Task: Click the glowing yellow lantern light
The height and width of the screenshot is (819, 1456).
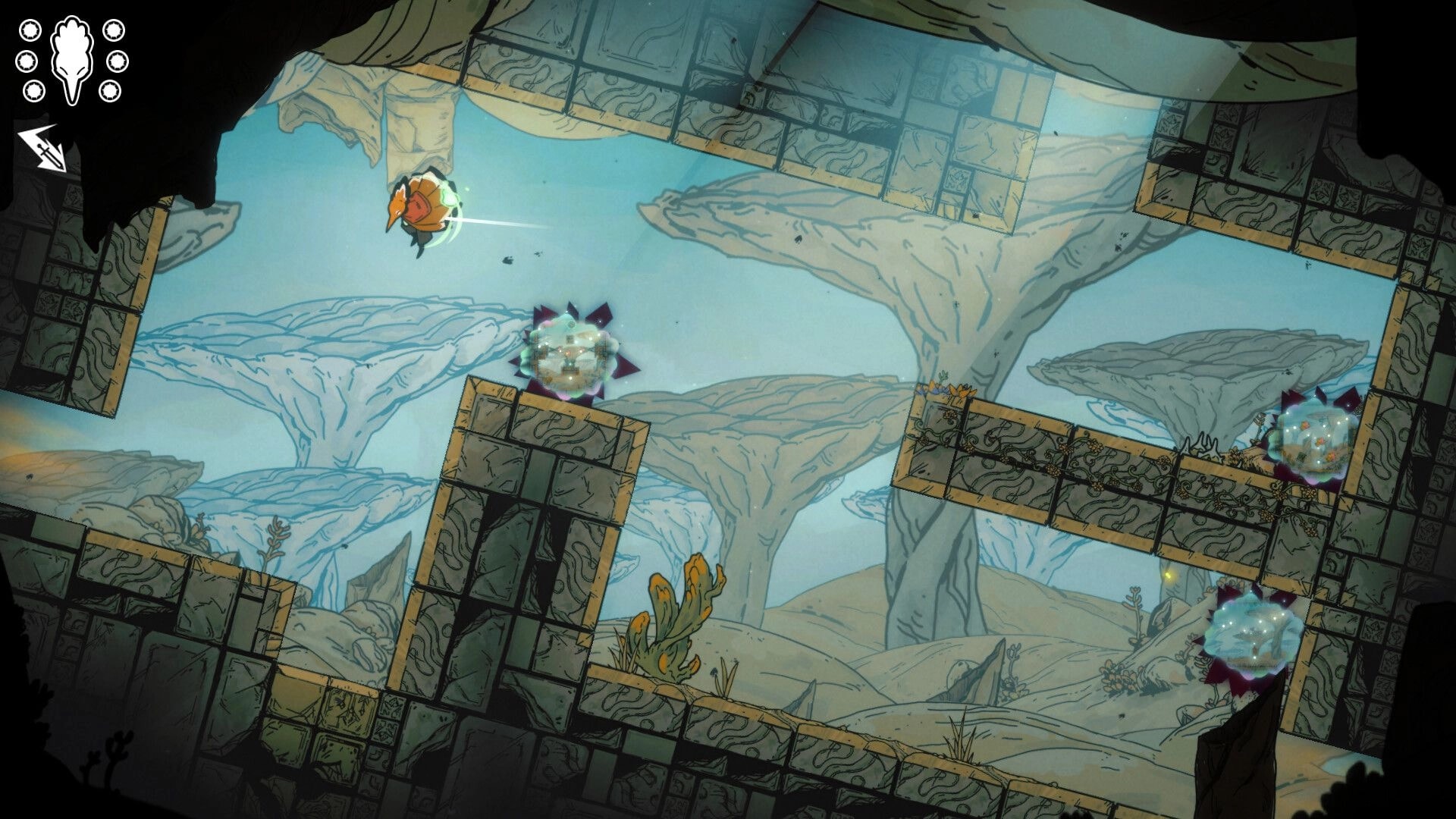Action: (1169, 575)
